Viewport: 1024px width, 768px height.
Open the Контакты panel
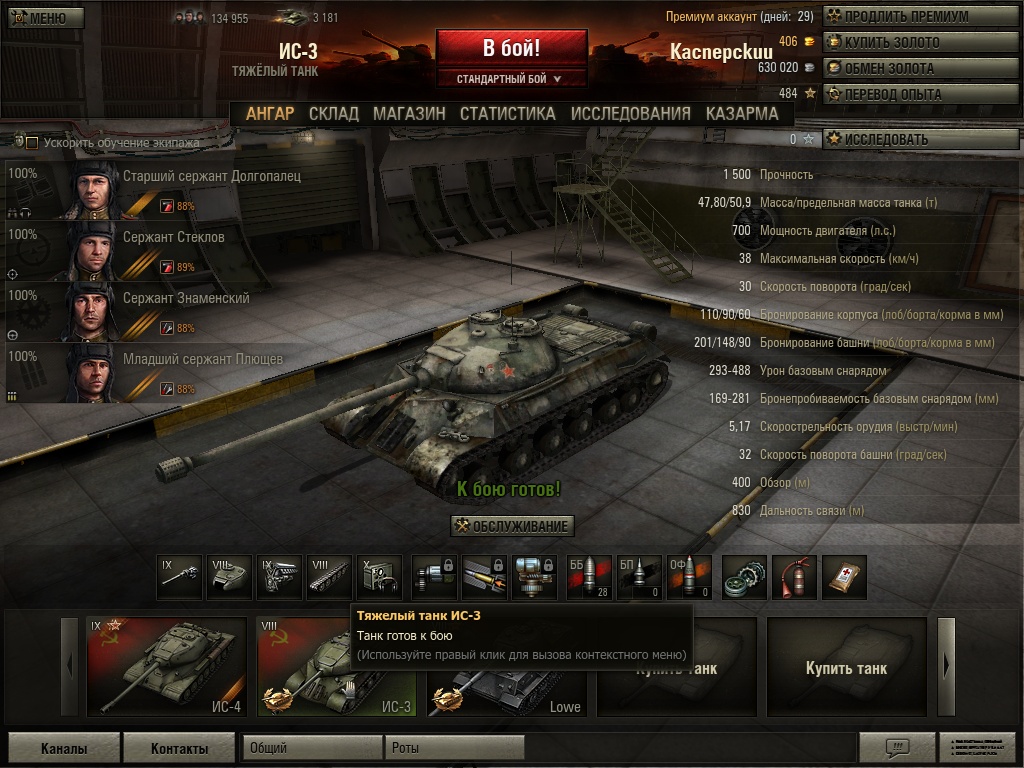pyautogui.click(x=179, y=748)
